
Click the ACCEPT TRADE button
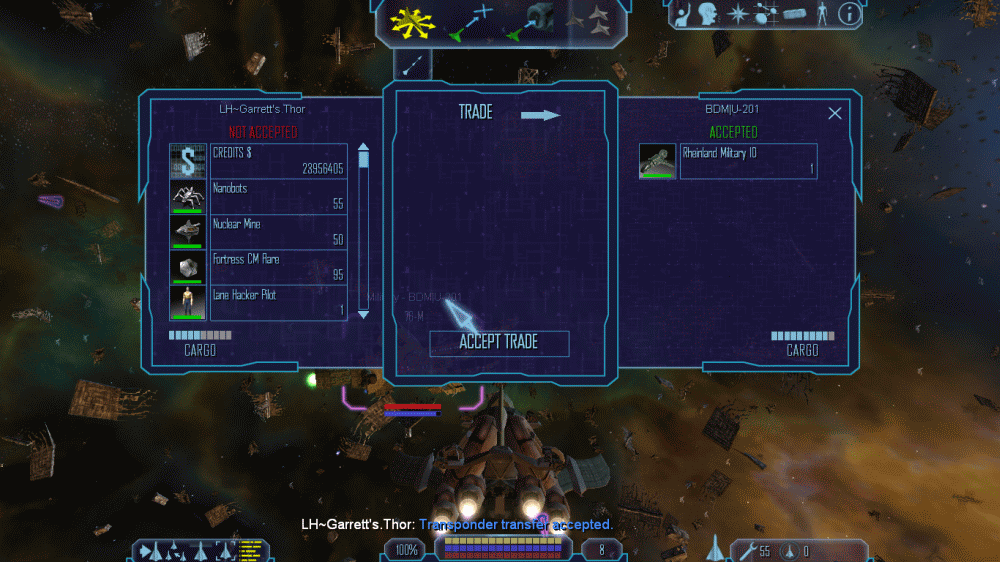(x=499, y=342)
